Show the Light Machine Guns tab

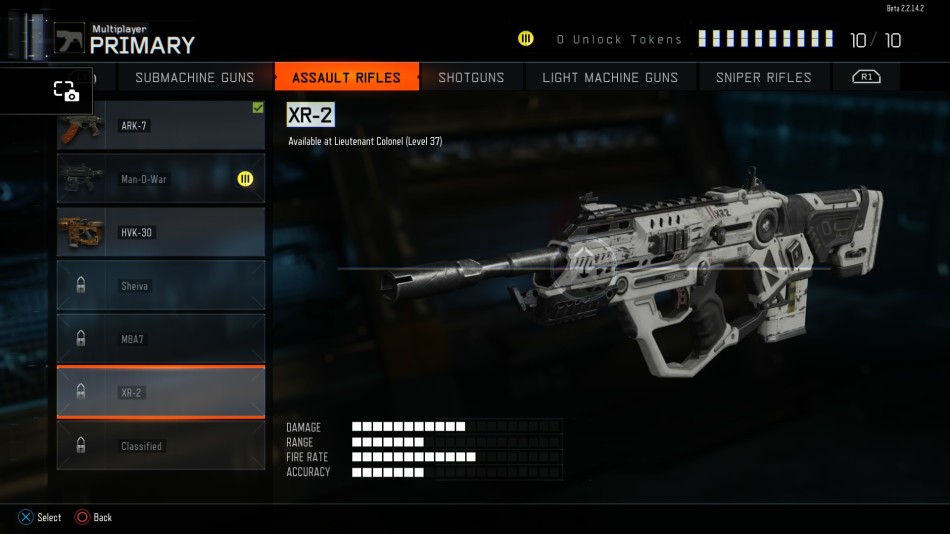tap(610, 77)
